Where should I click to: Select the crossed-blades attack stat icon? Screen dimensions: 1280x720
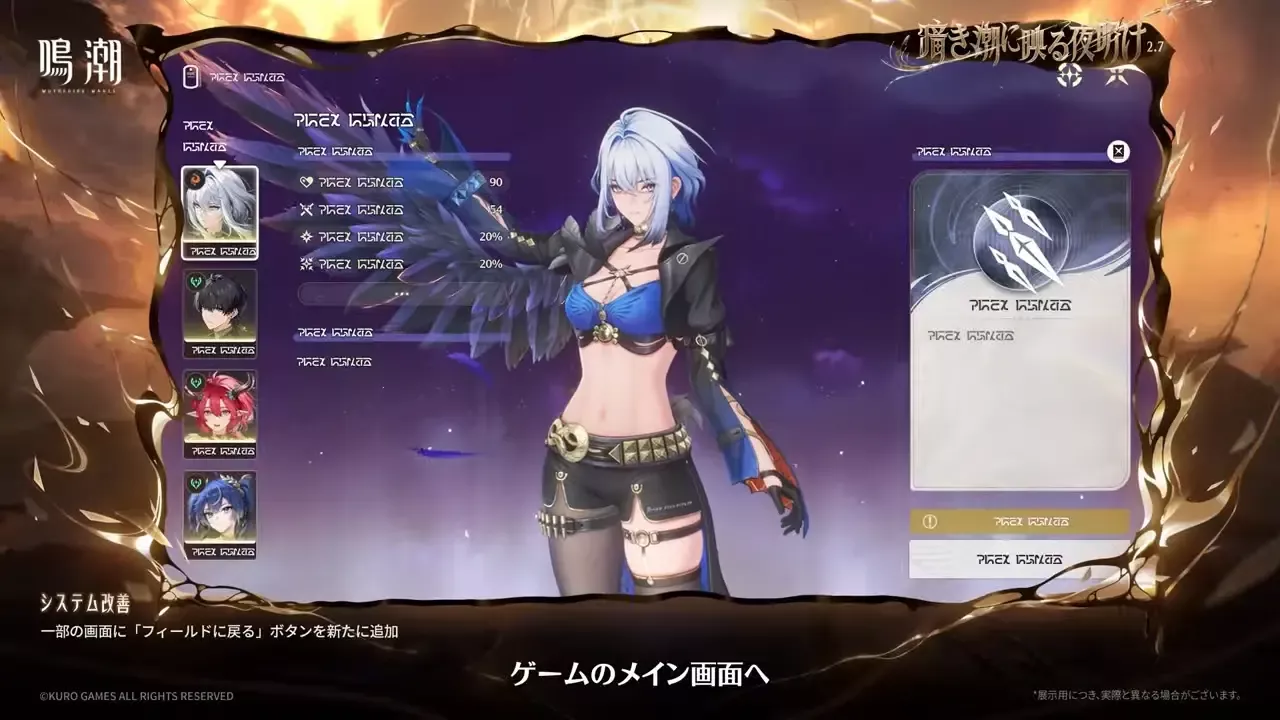(307, 210)
